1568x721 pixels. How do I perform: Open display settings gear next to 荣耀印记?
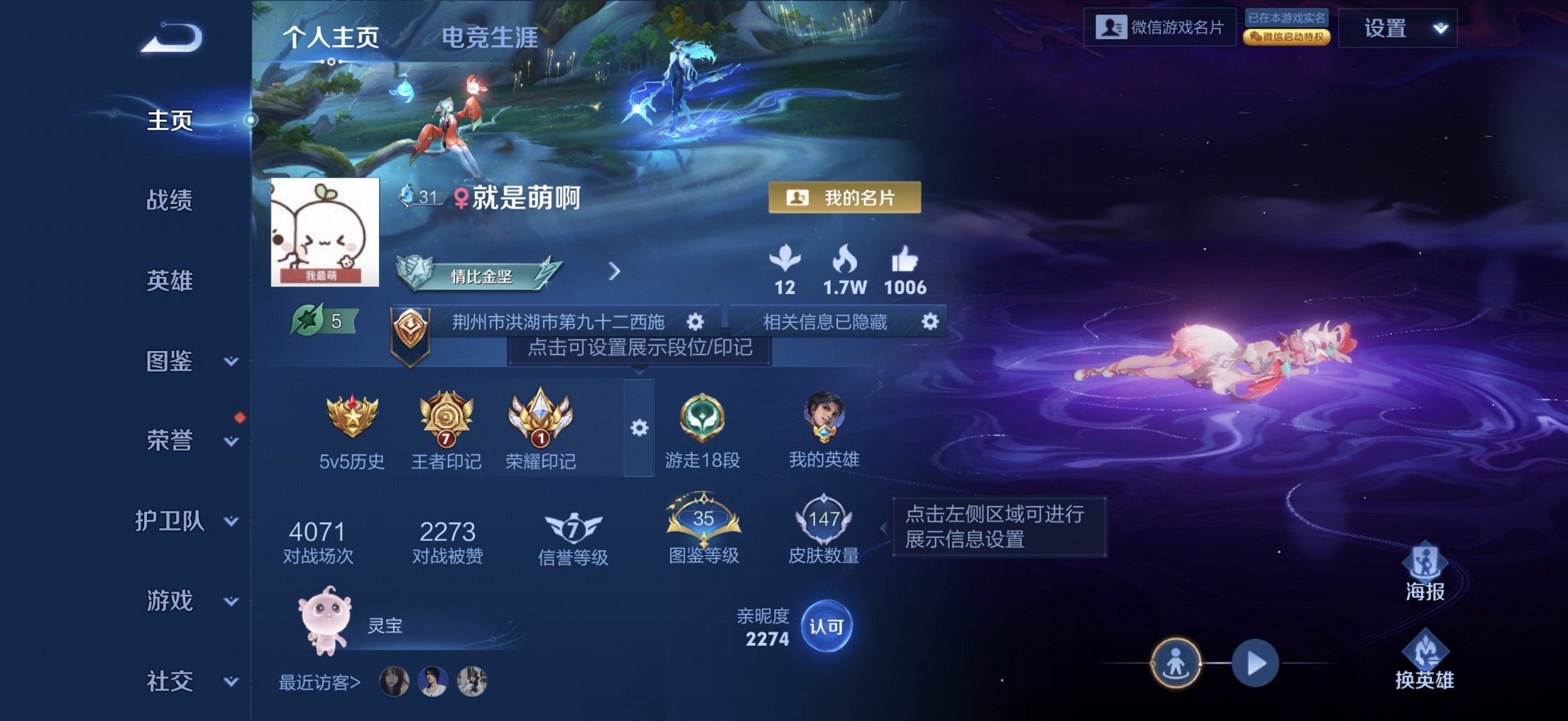click(639, 426)
